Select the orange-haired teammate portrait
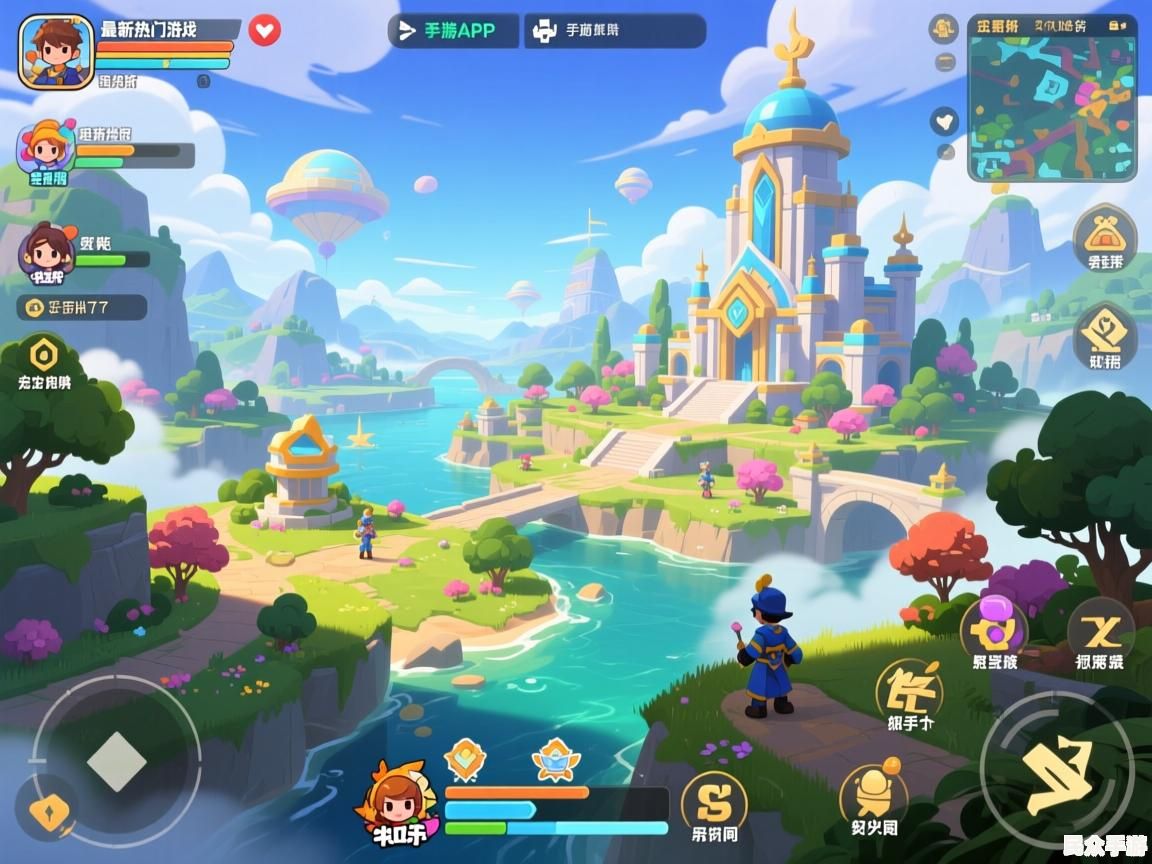Viewport: 1152px width, 864px height. (45, 147)
